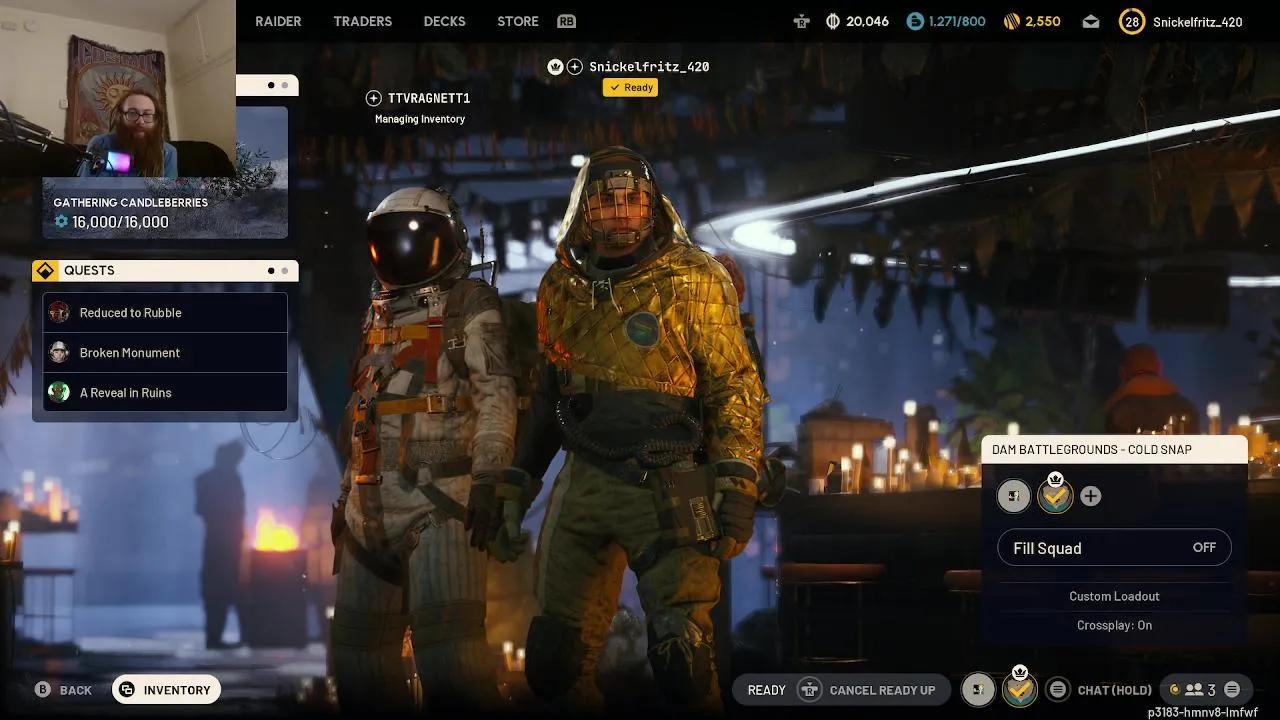Image resolution: width=1280 pixels, height=720 pixels.
Task: Expand the Gathering Candleberries widget dots
Action: pyautogui.click(x=277, y=85)
